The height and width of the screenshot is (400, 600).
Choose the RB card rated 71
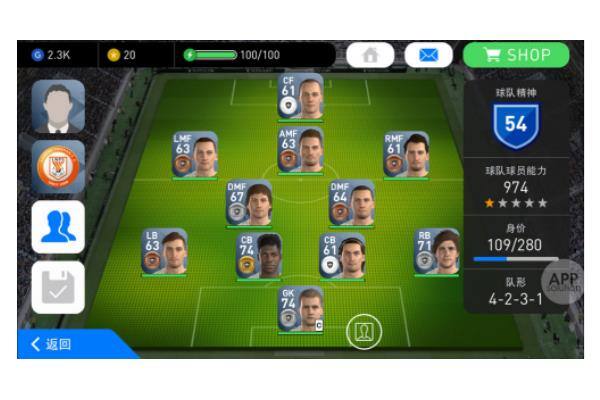pos(437,251)
